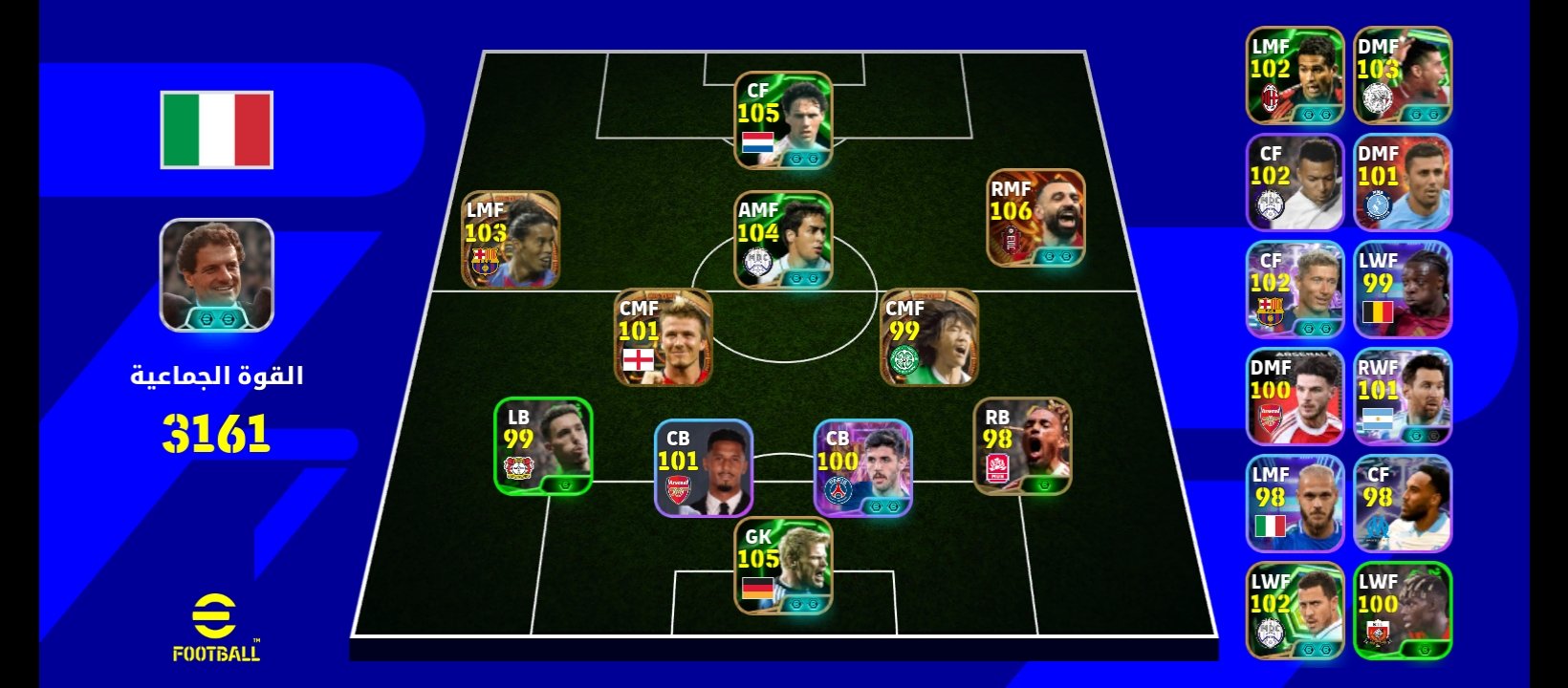Select substitute LWF 99 Belgium card

1403,290
